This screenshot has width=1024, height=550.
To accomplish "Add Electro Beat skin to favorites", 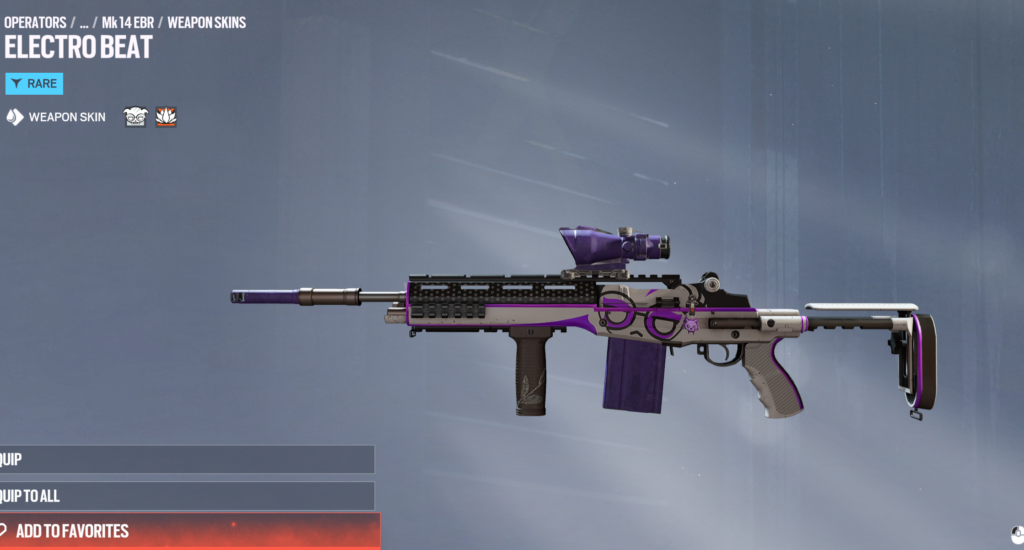I will [190, 531].
